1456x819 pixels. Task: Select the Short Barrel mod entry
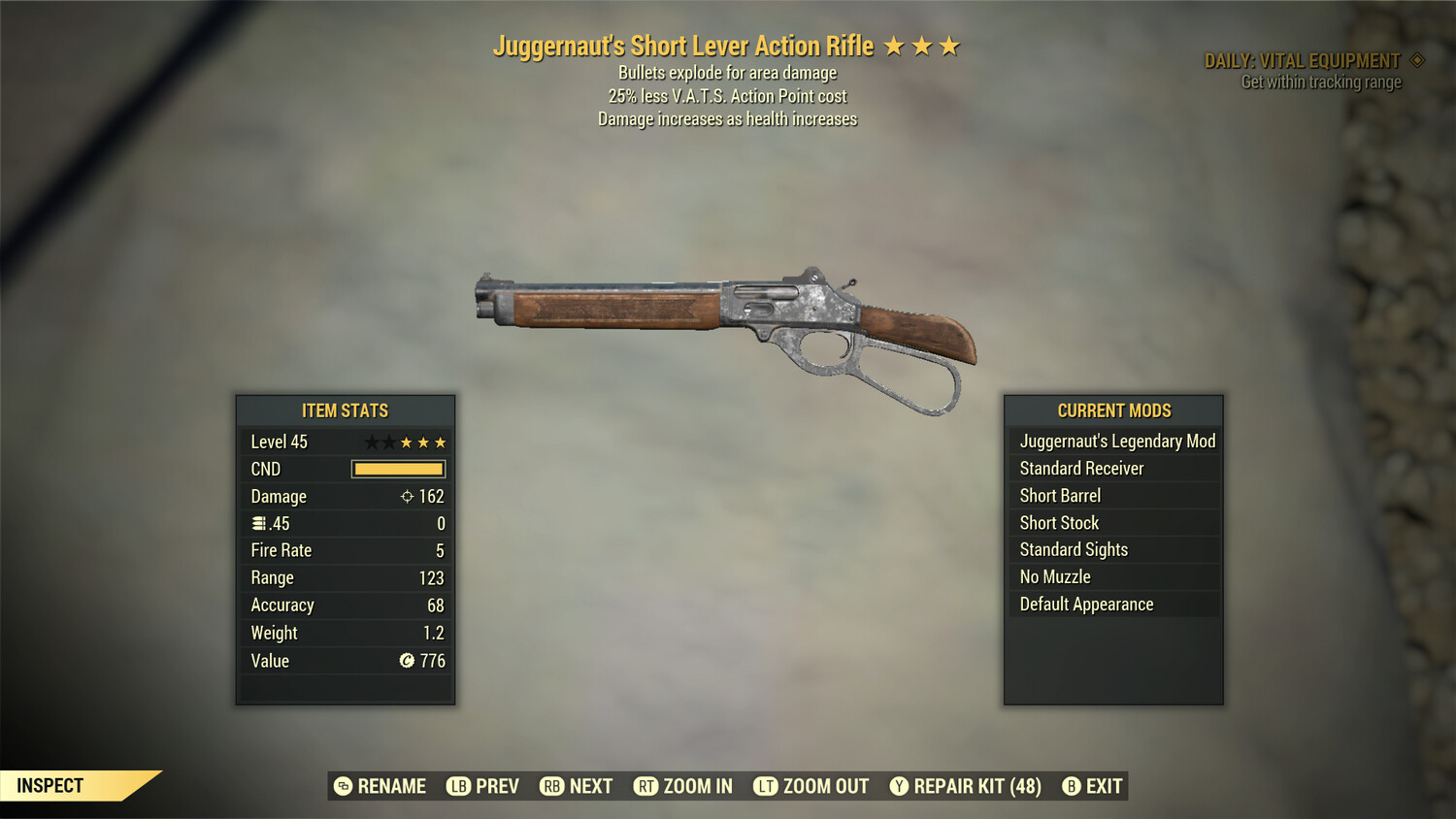tap(1059, 495)
